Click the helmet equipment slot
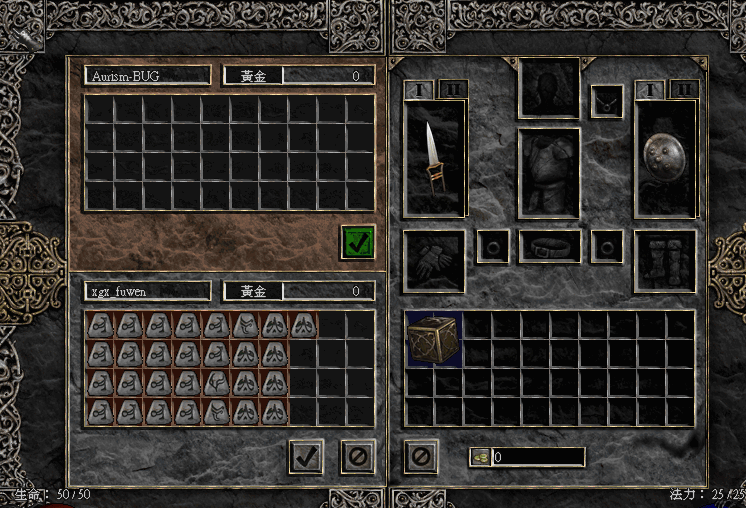 [549, 87]
